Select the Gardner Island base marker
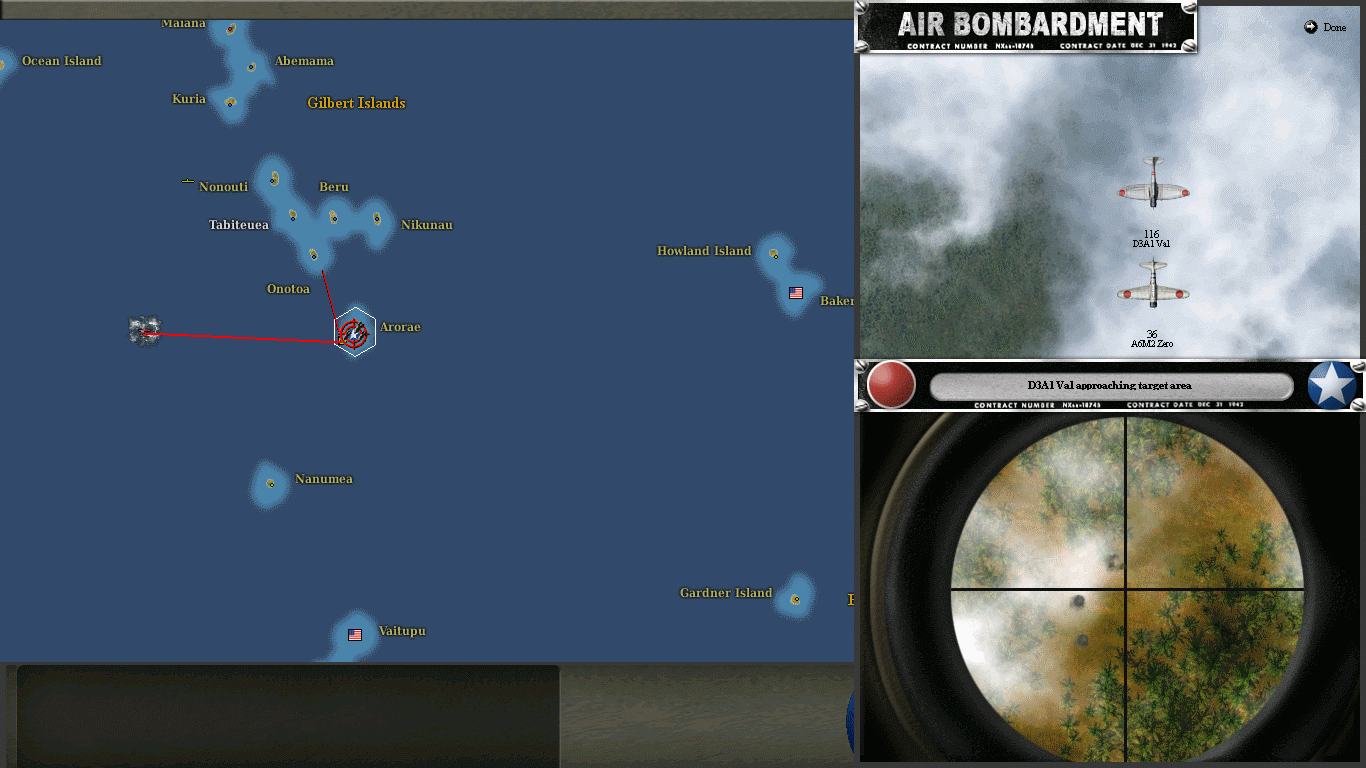 pyautogui.click(x=796, y=599)
